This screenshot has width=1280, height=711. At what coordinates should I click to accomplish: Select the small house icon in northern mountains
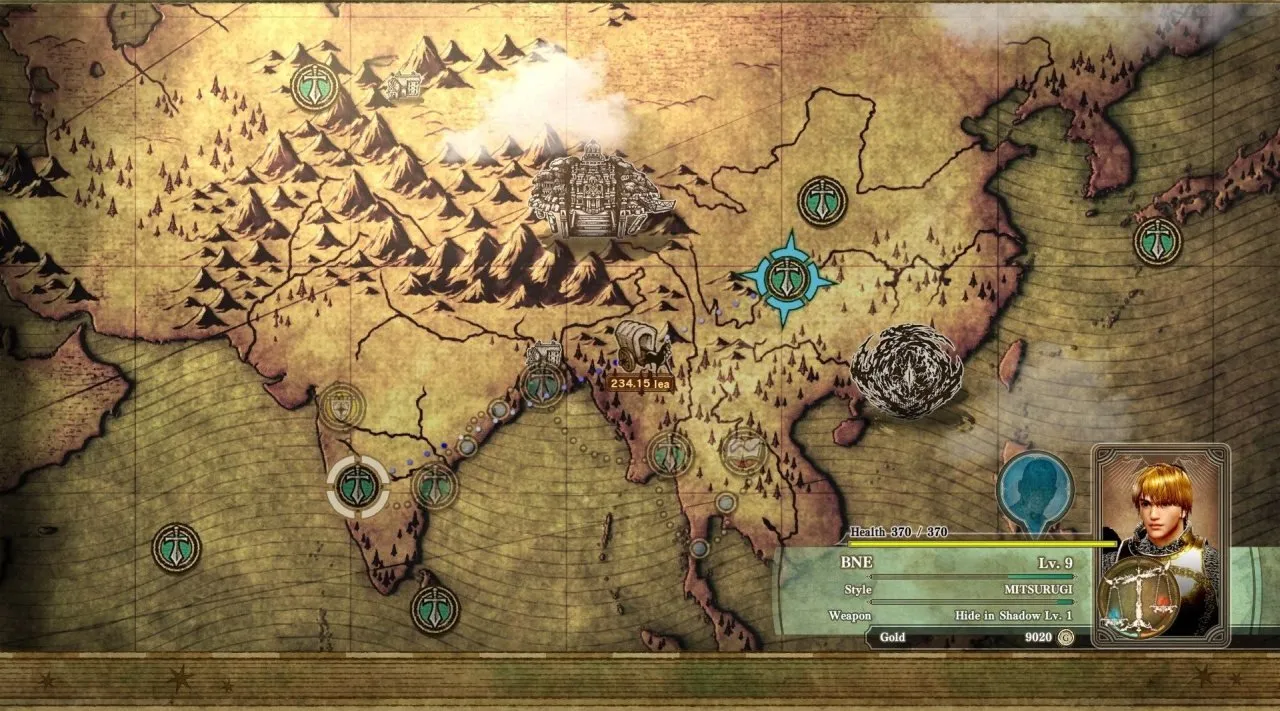[x=402, y=85]
